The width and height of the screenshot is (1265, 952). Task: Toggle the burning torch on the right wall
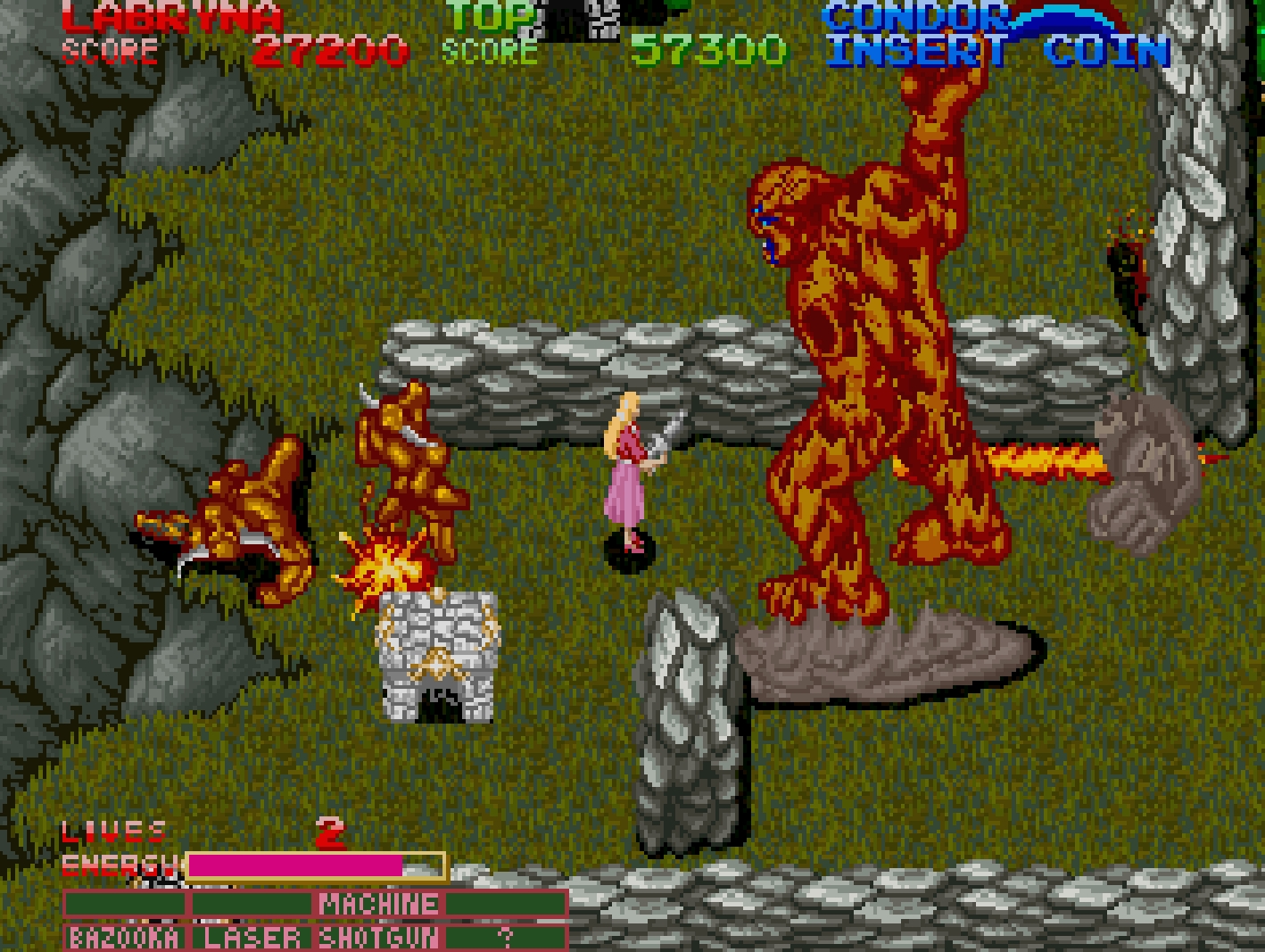pos(1129,259)
